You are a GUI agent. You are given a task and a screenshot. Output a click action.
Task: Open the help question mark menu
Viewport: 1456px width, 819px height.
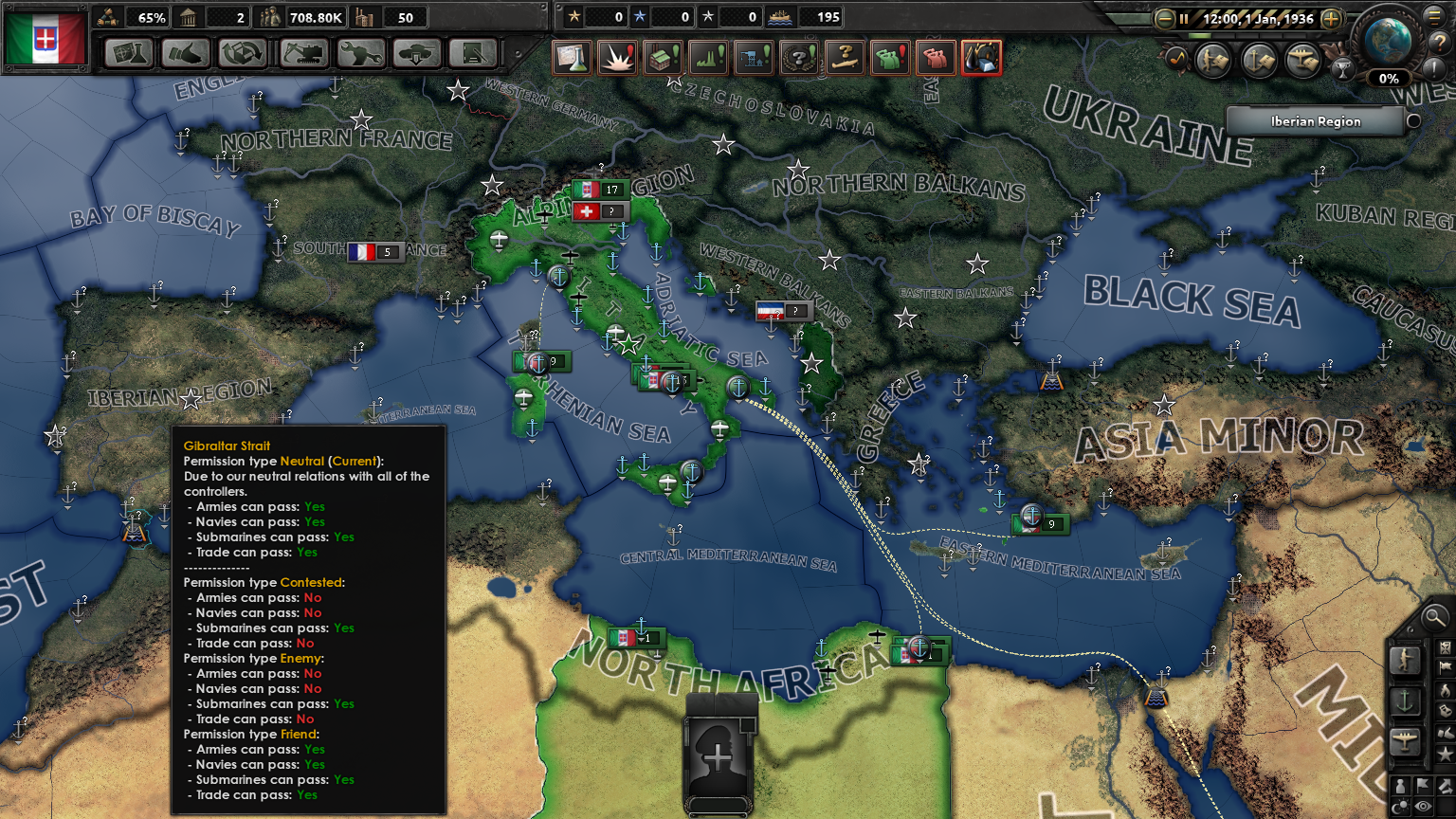point(1439,44)
